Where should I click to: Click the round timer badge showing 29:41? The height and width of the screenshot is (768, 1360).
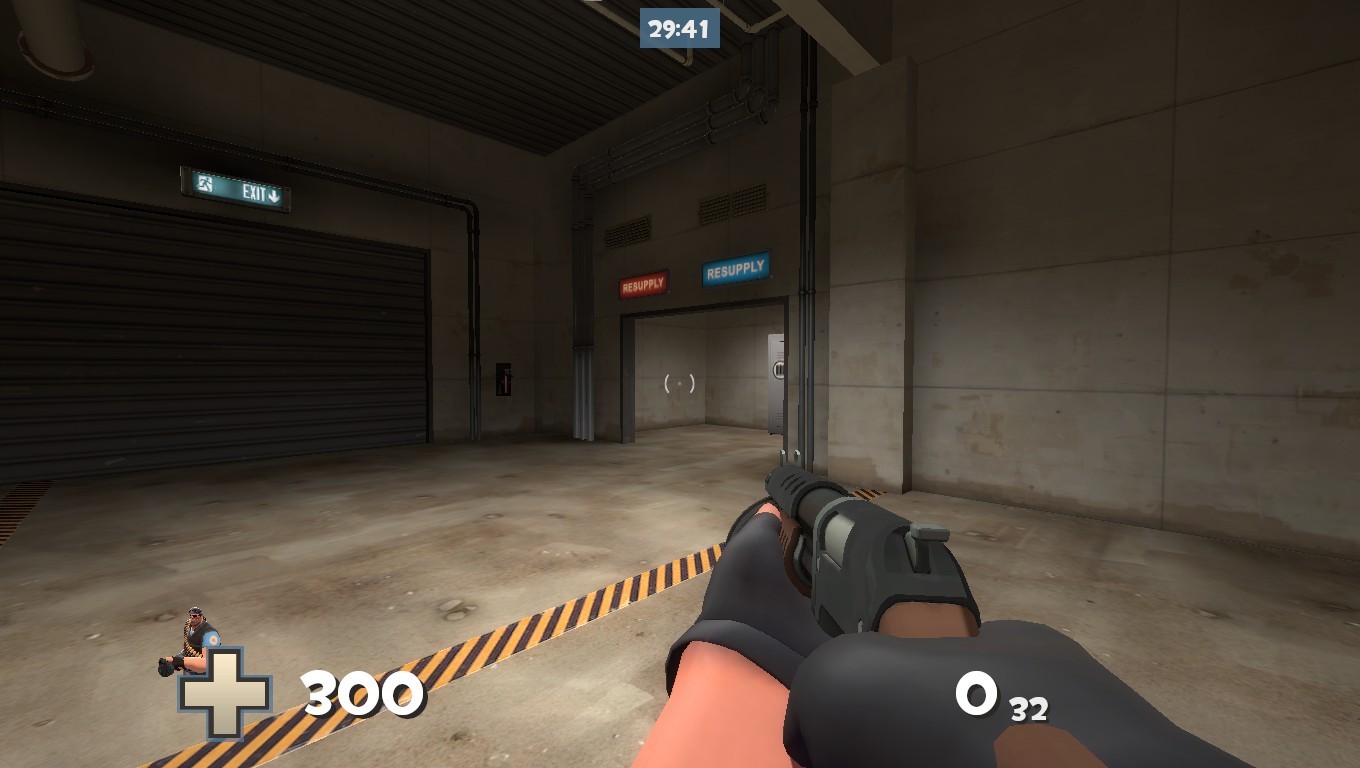(x=678, y=29)
